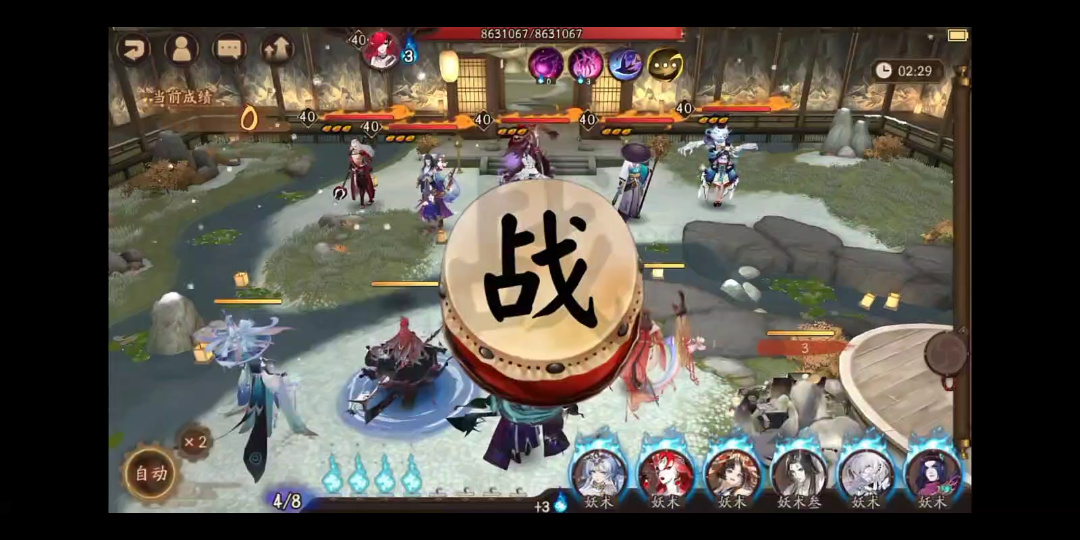Image resolution: width=1080 pixels, height=540 pixels.
Task: Change the ×2 battle speed
Action: pos(194,441)
